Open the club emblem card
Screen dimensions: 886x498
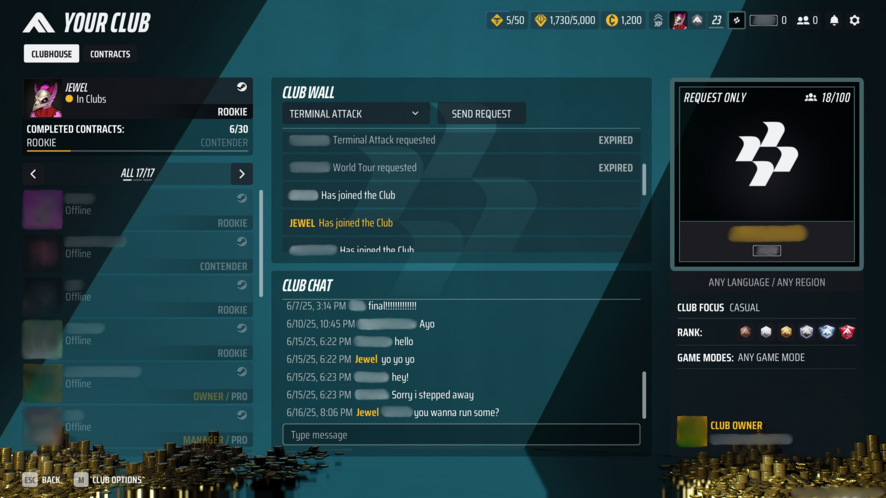[x=767, y=174]
